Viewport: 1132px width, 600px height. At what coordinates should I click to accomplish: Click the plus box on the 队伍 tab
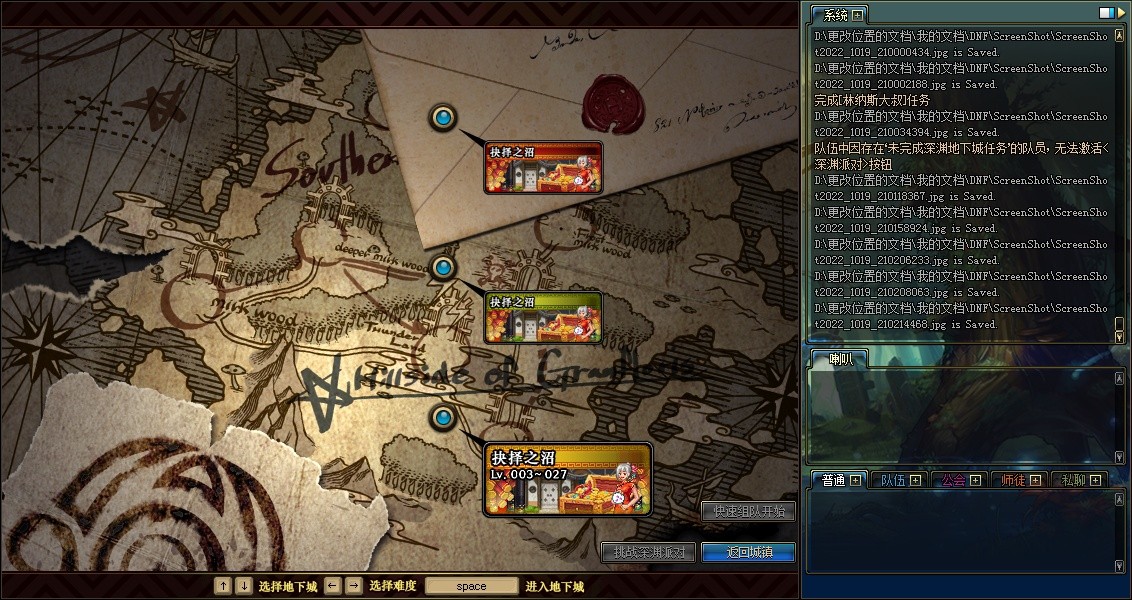915,480
